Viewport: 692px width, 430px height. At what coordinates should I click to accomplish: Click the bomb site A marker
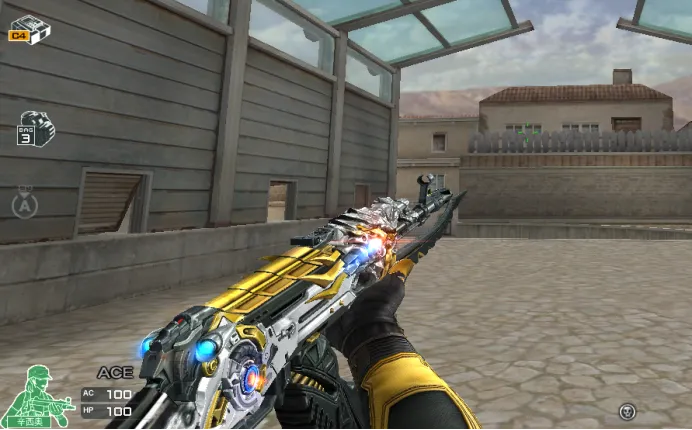[x=25, y=203]
